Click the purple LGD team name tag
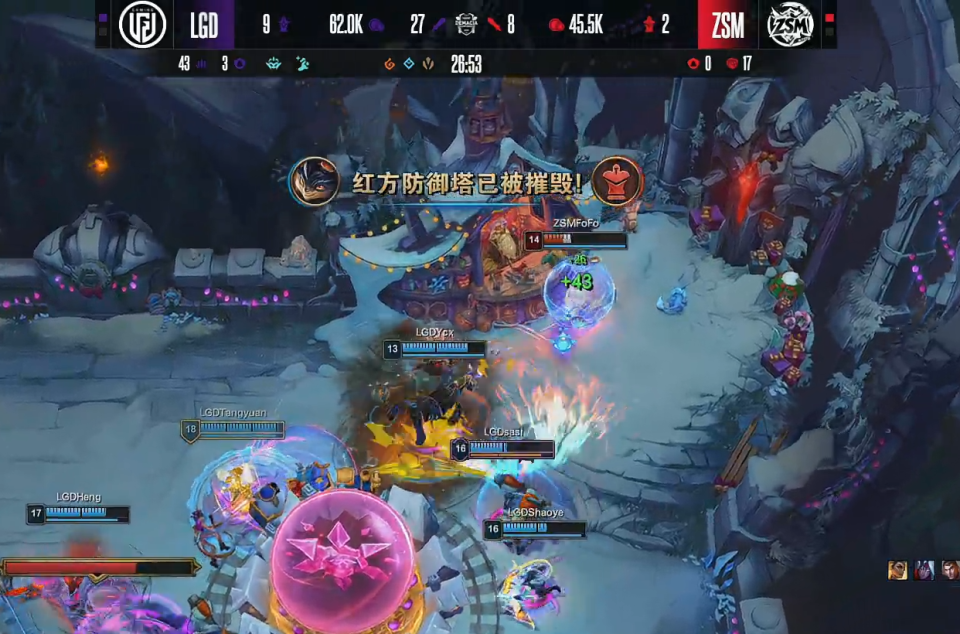The image size is (960, 634). tap(204, 25)
